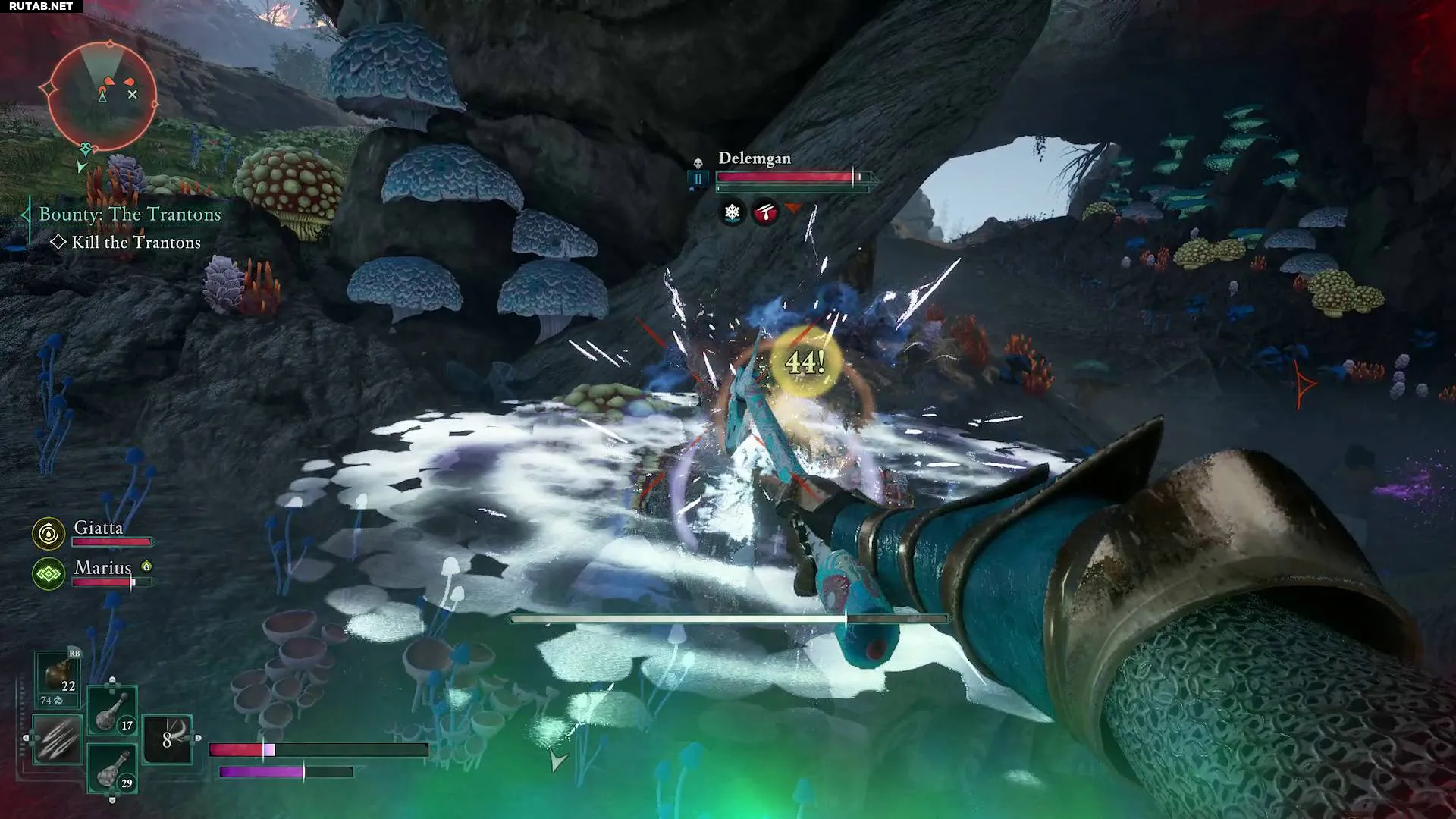Screen dimensions: 1456x819
Task: Activate the ability slot showing 8
Action: point(168,738)
